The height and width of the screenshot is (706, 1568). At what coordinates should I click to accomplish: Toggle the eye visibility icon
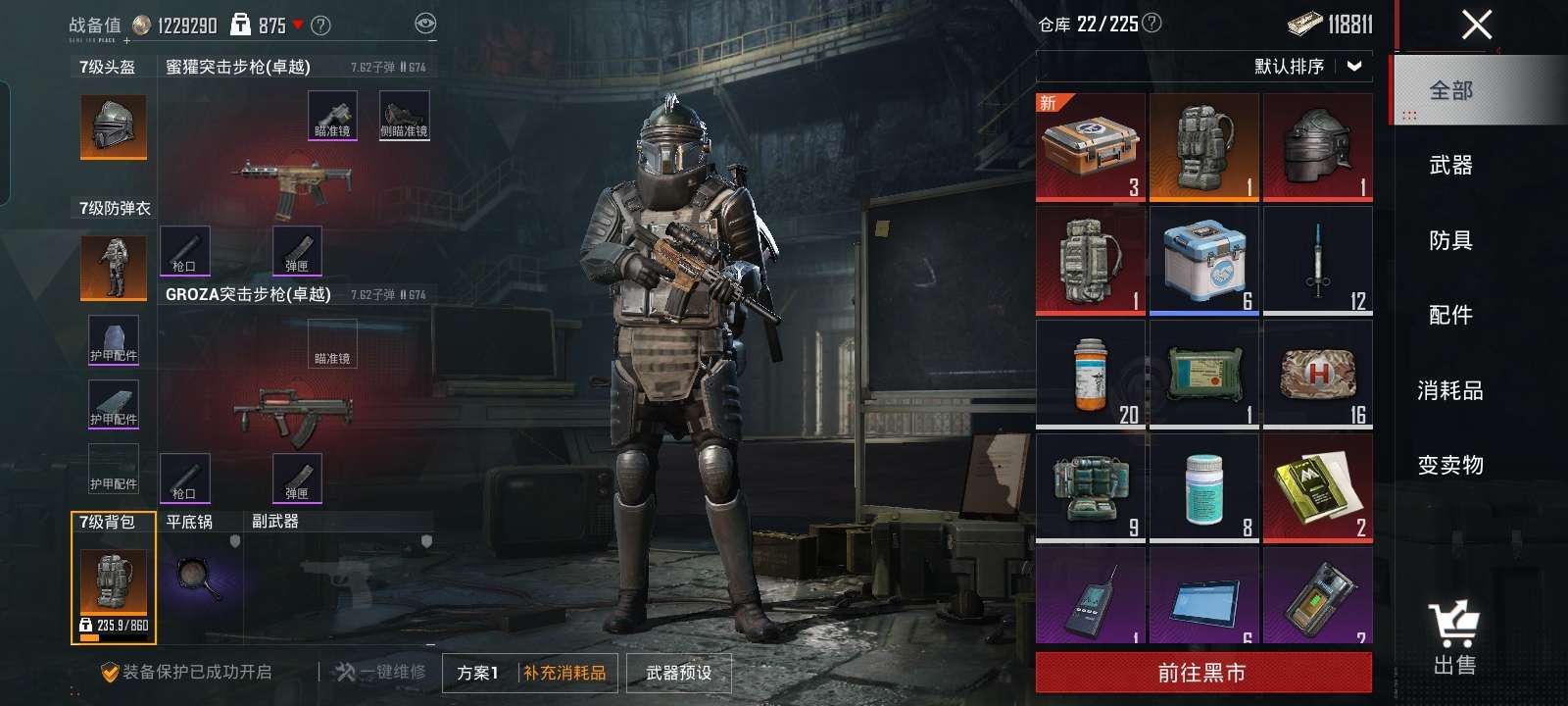pyautogui.click(x=425, y=25)
